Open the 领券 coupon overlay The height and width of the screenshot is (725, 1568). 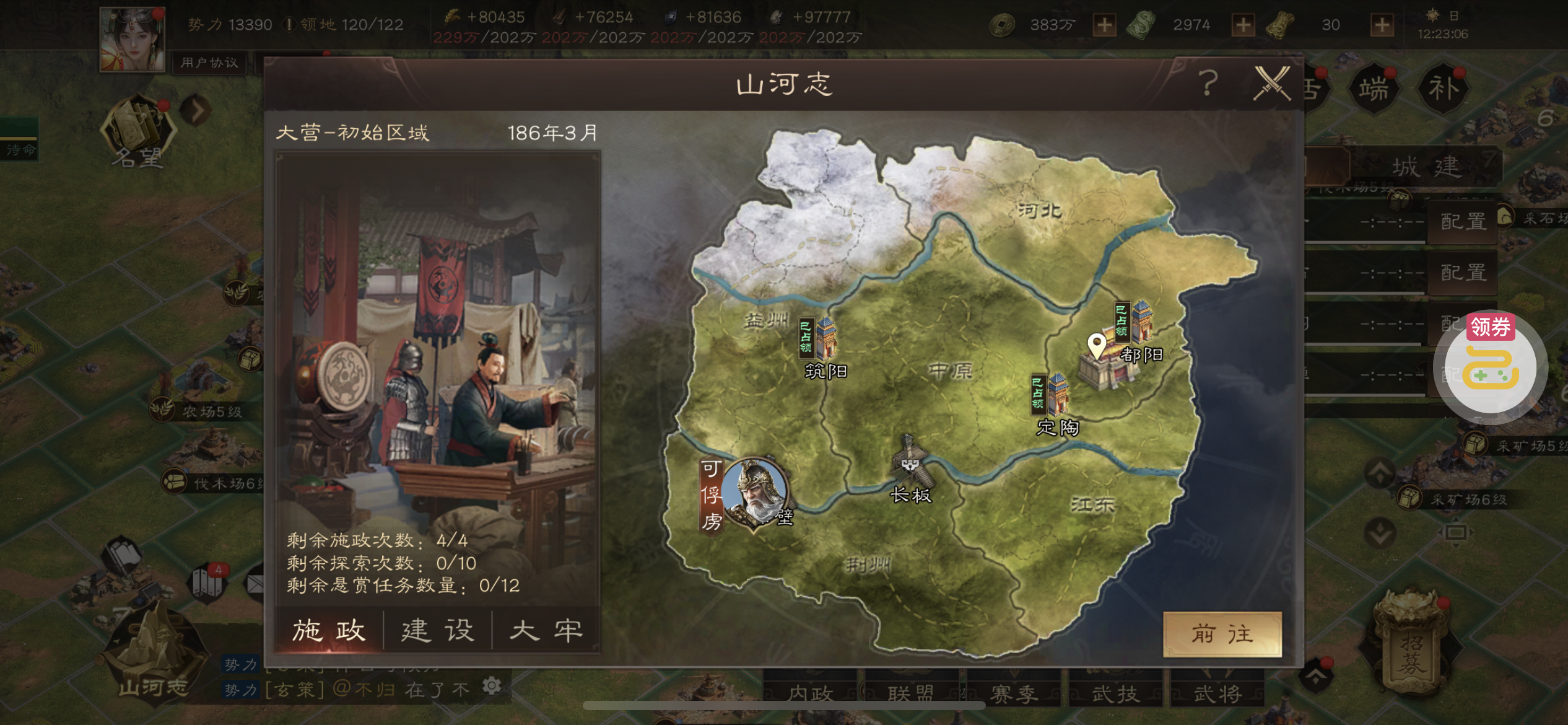[1491, 366]
